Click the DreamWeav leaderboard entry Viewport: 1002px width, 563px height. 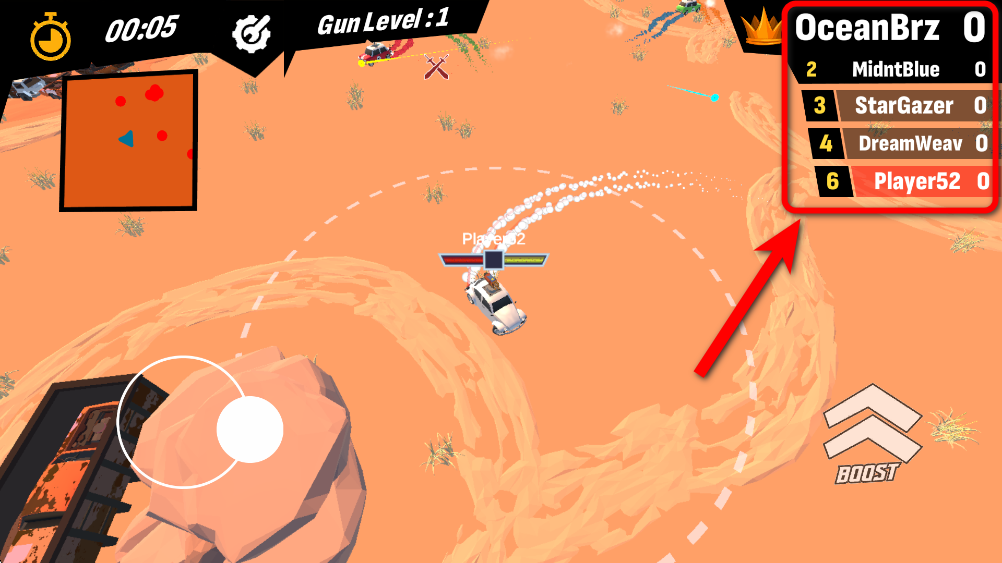click(900, 143)
